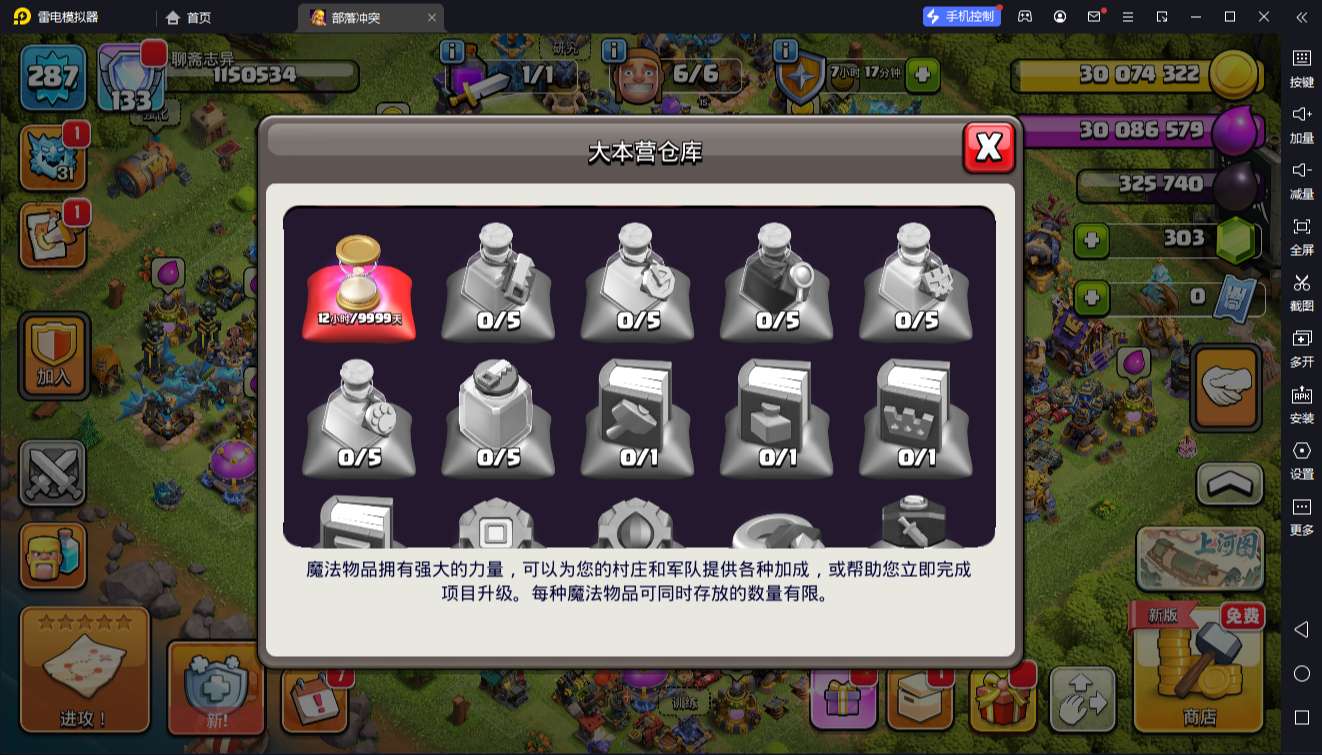Image resolution: width=1322 pixels, height=755 pixels.
Task: Take an emulator screenshot via 截图
Action: pyautogui.click(x=1300, y=290)
